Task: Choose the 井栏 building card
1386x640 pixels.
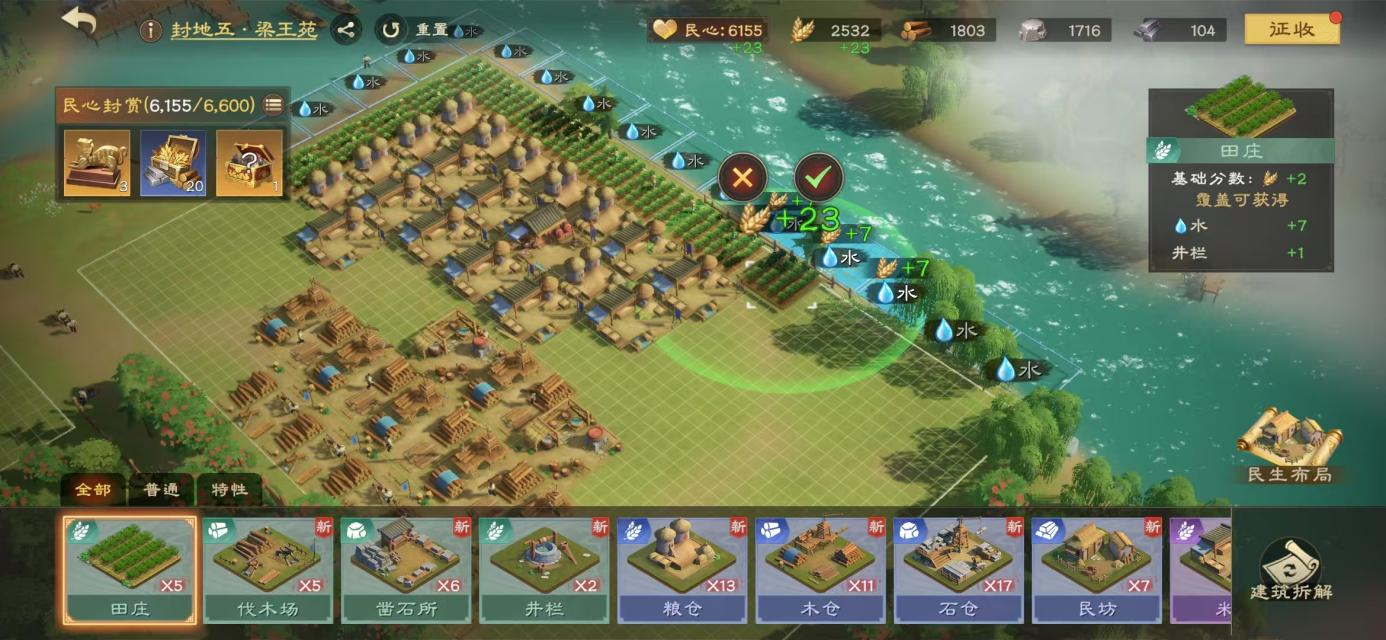Action: tap(544, 570)
